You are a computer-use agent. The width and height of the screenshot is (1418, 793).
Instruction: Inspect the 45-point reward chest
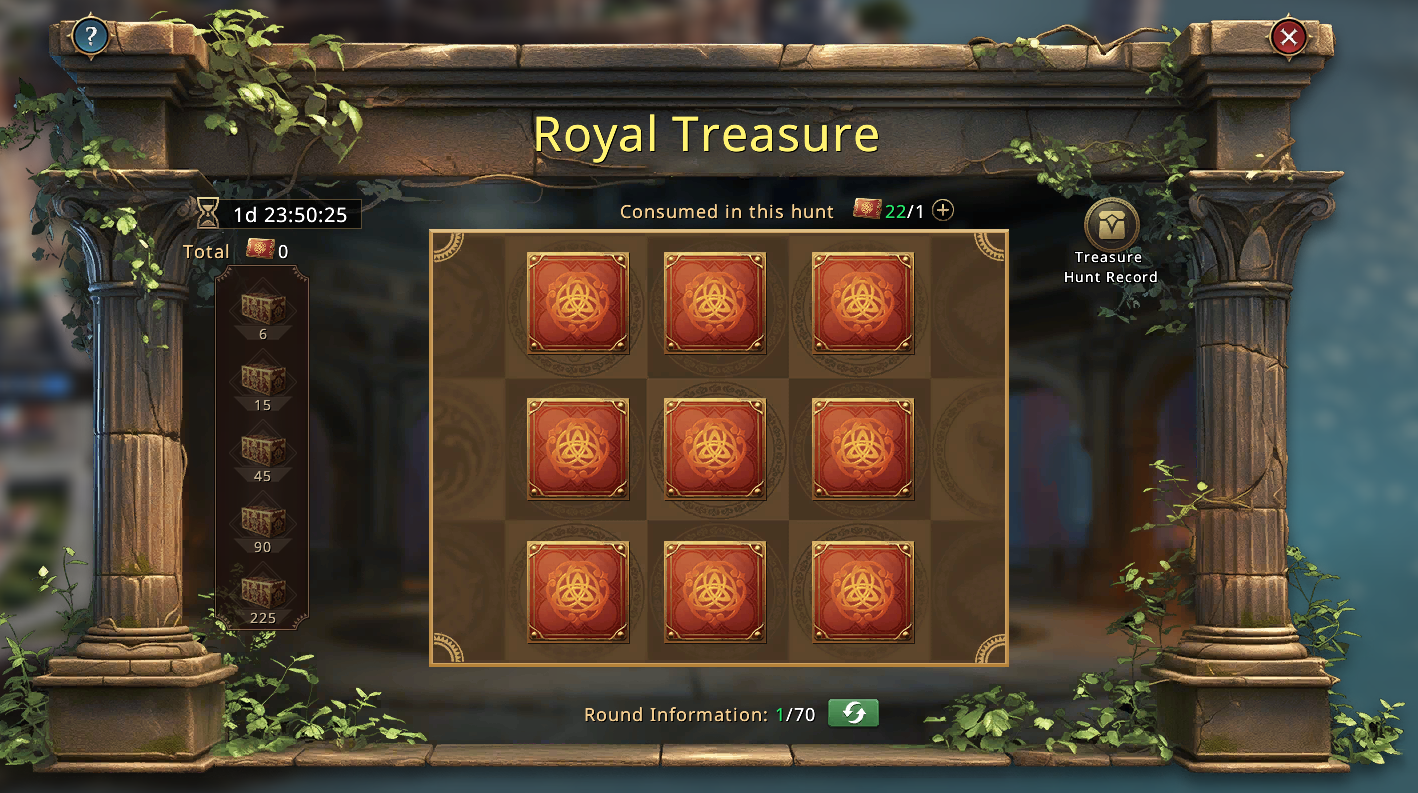point(263,450)
